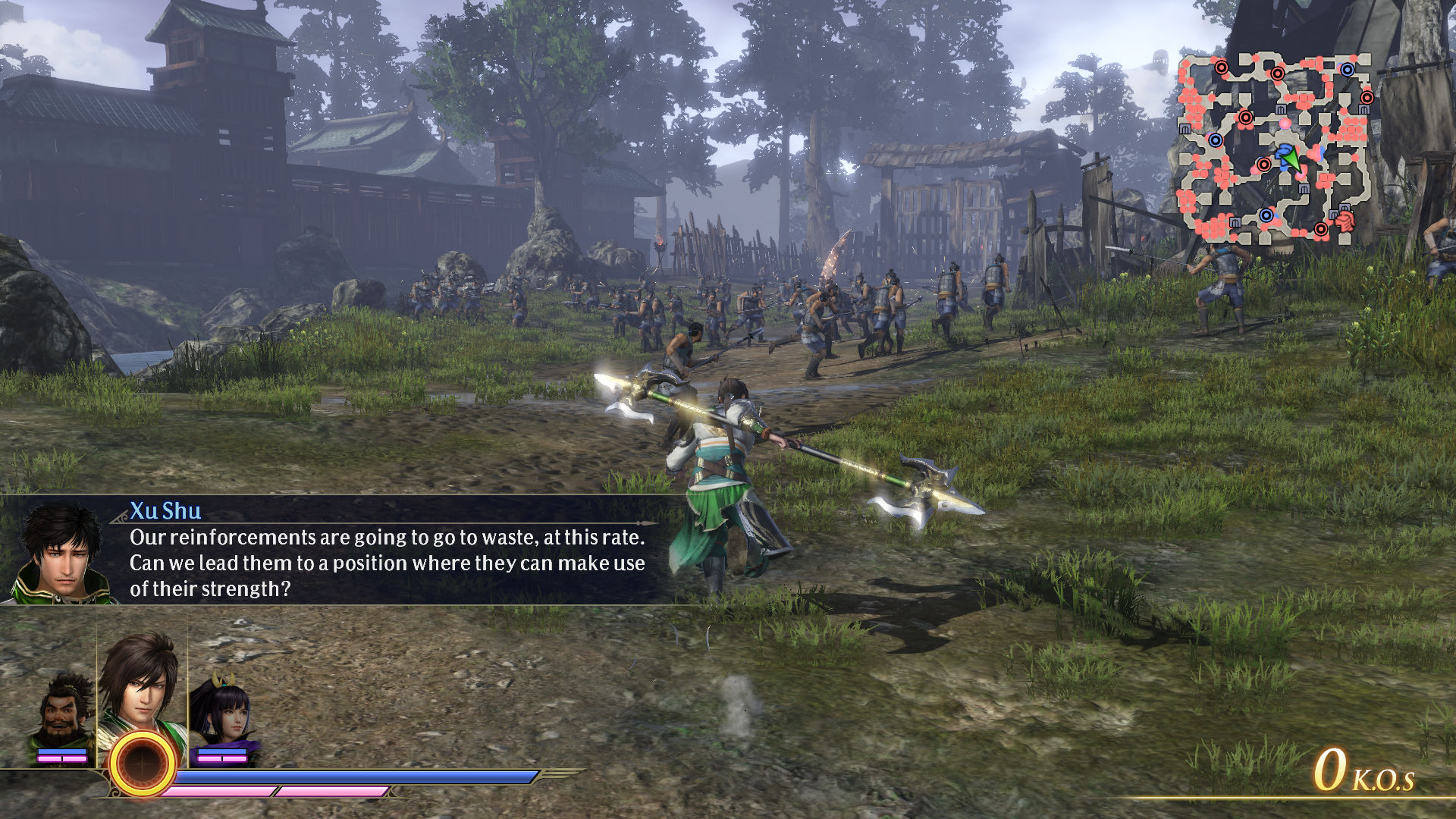Select the red enemy base marker on the minimap
Screen dimensions: 1456x819
coord(1279,74)
